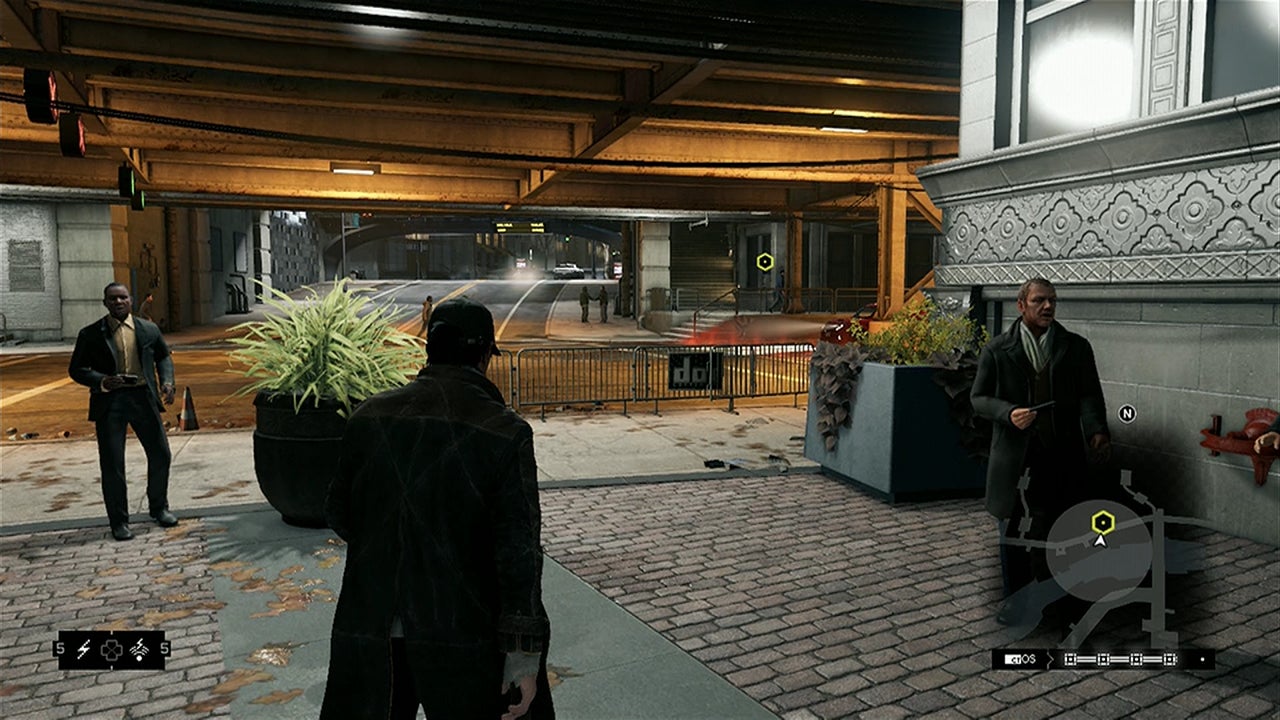Click the yellow hexagon marker on the minimap
This screenshot has height=720, width=1280.
pos(1102,521)
